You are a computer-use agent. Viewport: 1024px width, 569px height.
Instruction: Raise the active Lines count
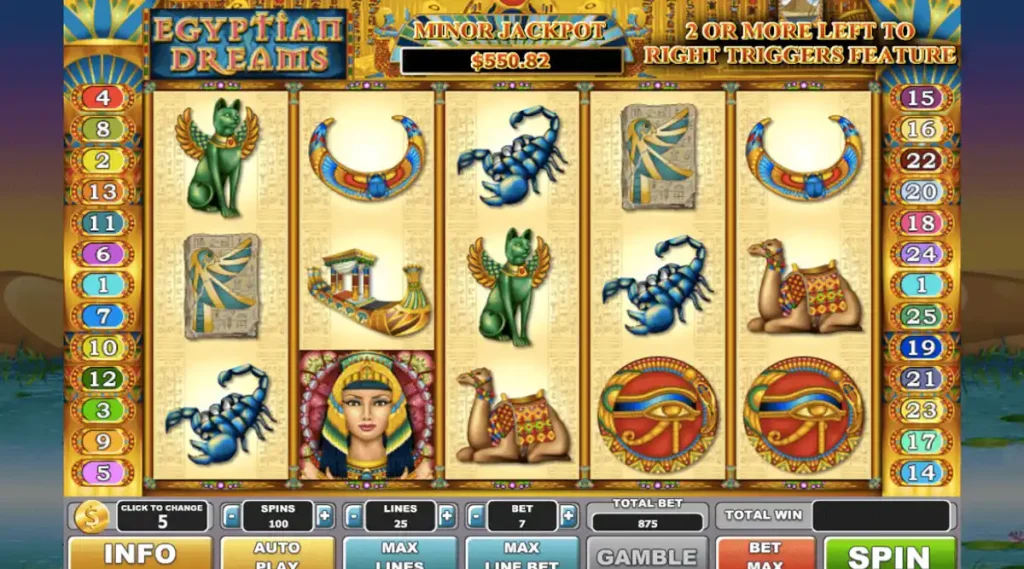click(x=446, y=516)
